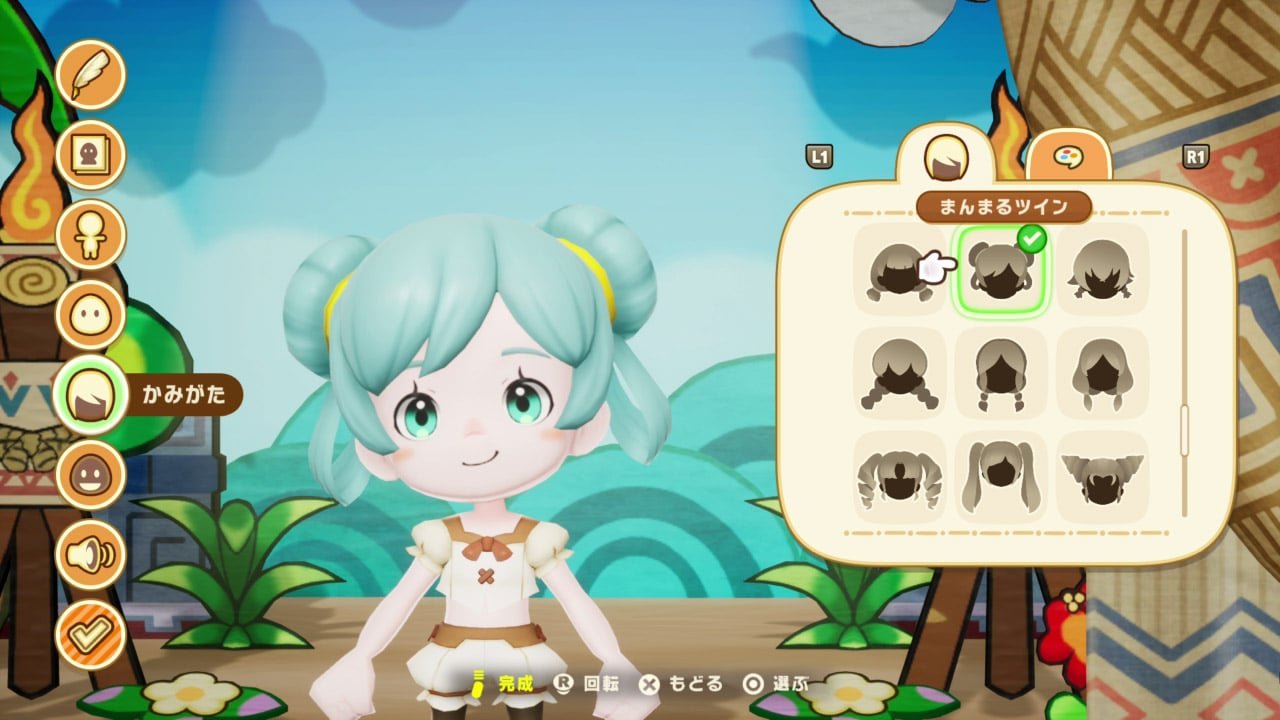The width and height of the screenshot is (1280, 720).
Task: Pick the cat-ear shaped hairstyle
Action: pyautogui.click(x=1102, y=477)
